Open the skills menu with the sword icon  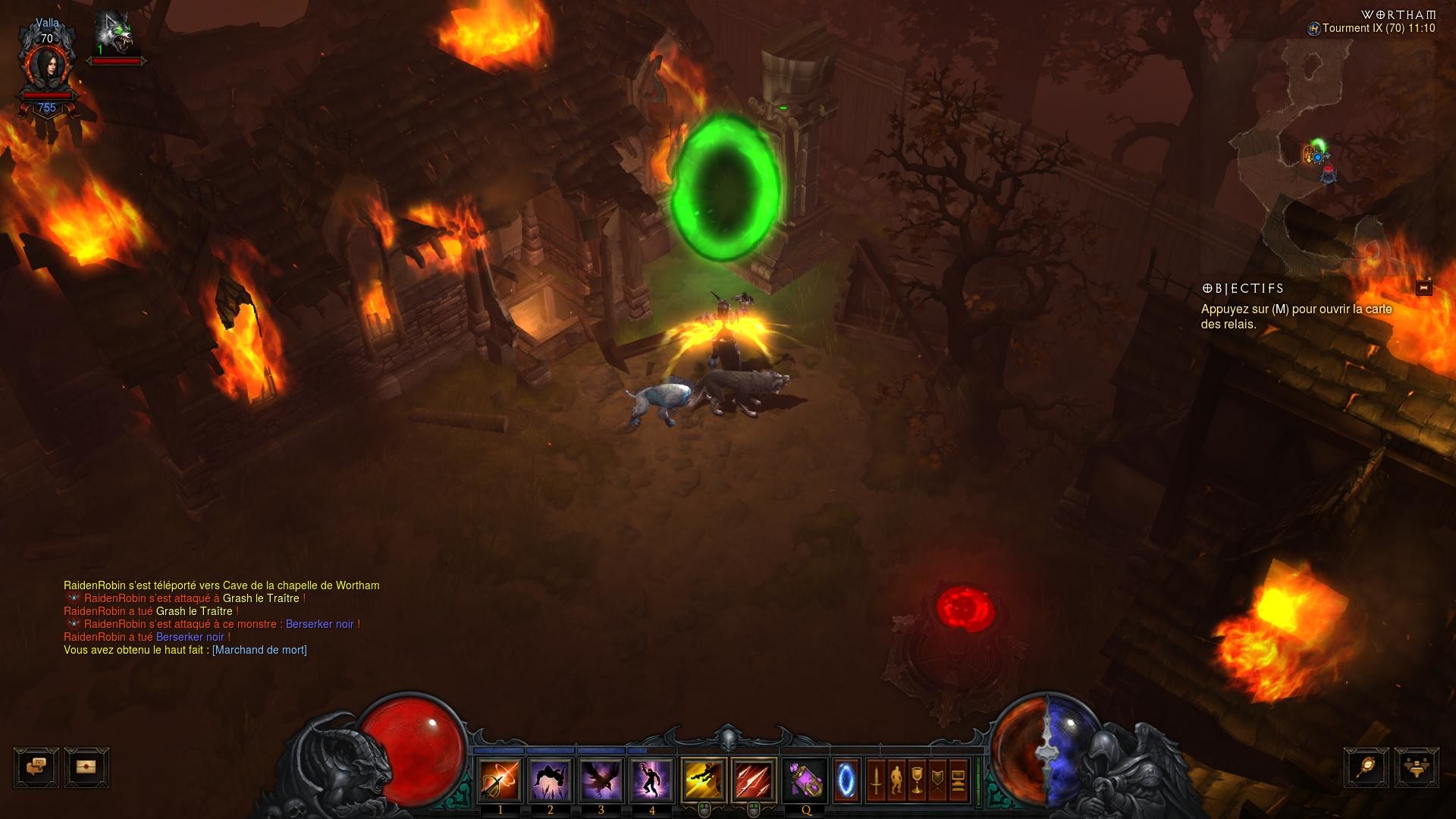click(876, 780)
